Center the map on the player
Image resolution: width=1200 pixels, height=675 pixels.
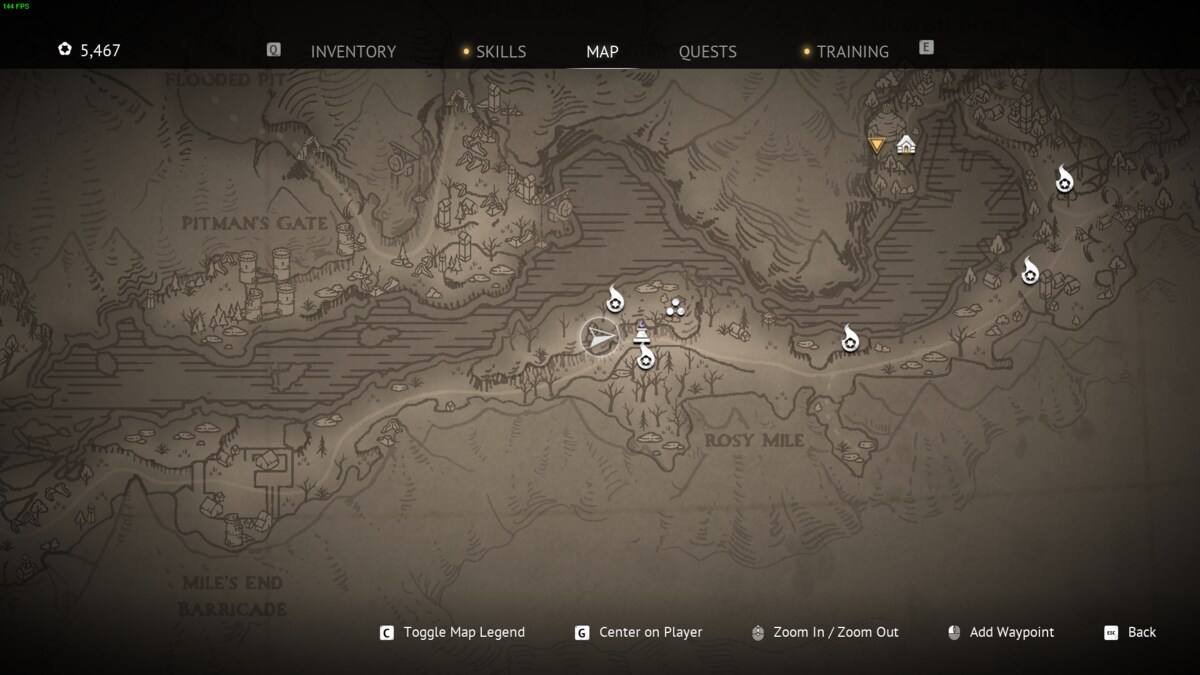tap(650, 632)
